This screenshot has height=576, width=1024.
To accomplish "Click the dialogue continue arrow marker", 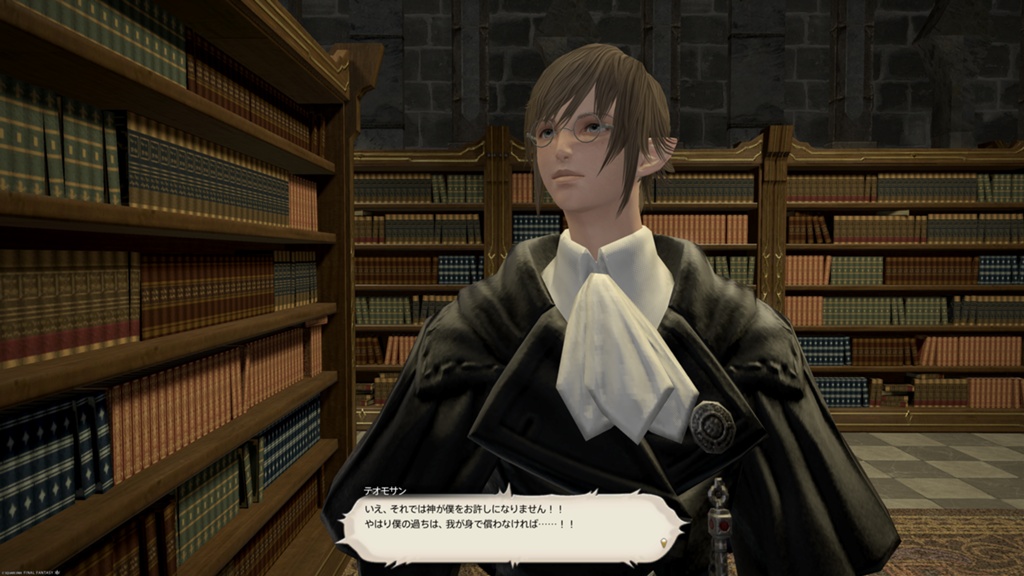I will coord(662,543).
